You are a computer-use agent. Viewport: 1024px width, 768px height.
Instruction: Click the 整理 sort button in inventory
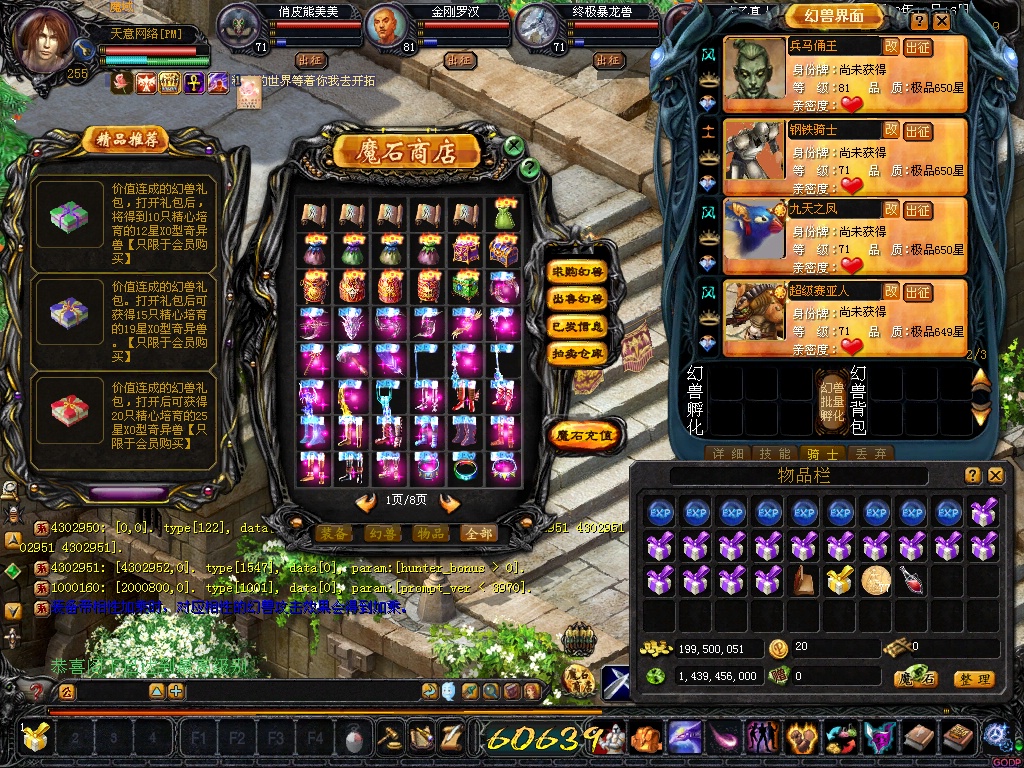973,679
